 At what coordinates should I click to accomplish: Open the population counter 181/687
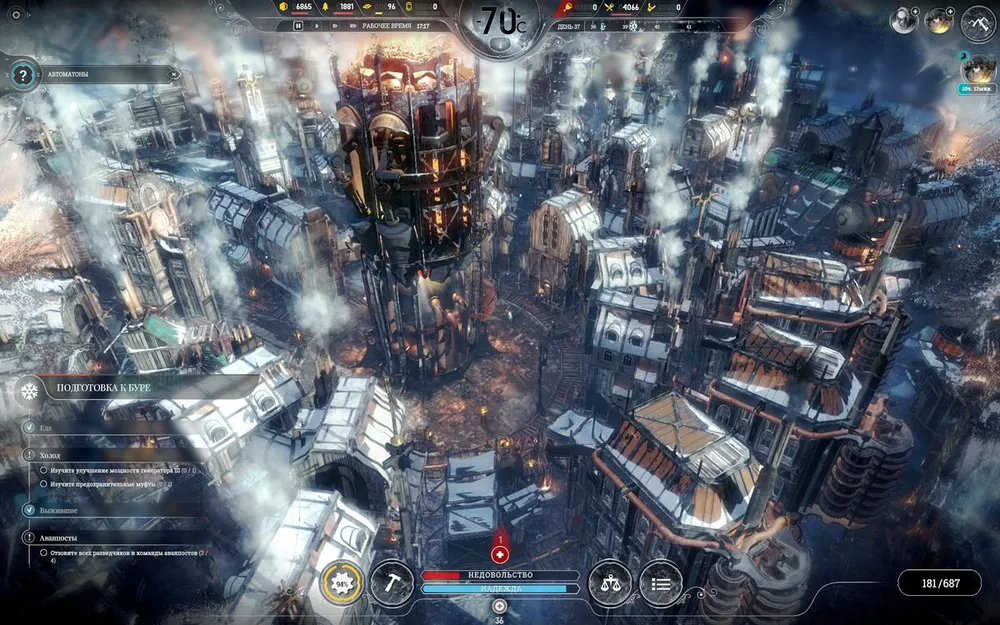(x=941, y=582)
